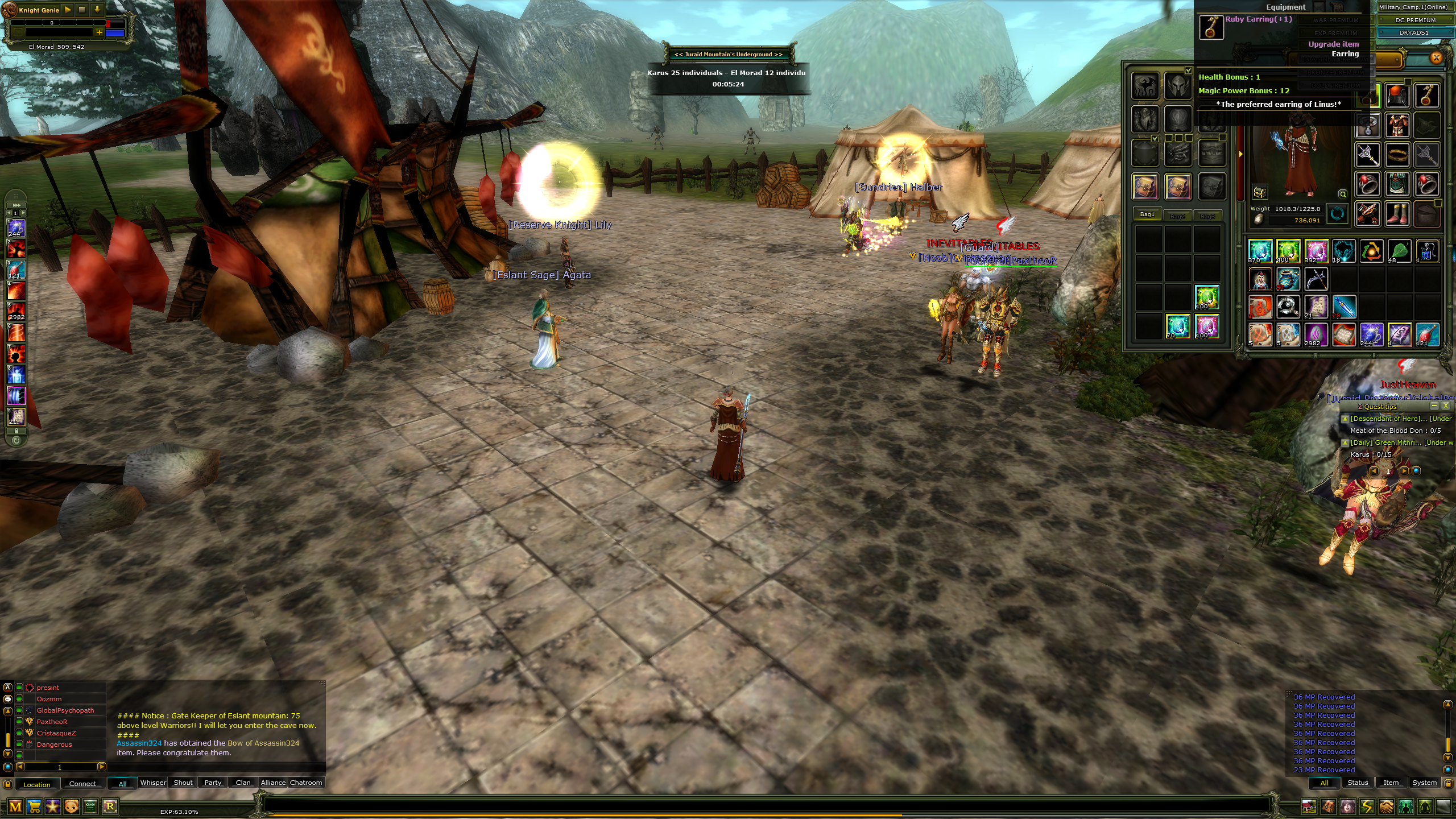
Task: Show the Status log tab
Action: click(1358, 783)
